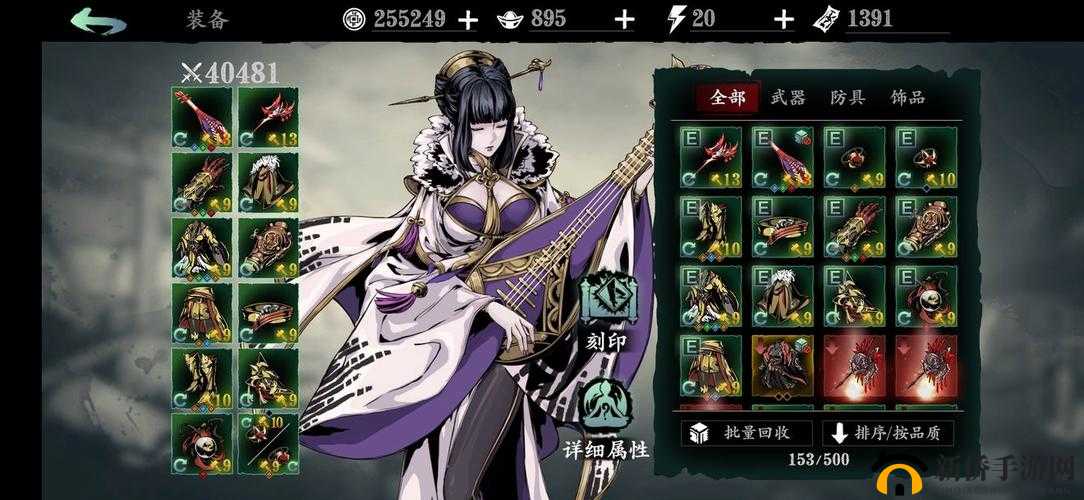This screenshot has height=500, width=1084.
Task: Add copper coins with the plus button
Action: pyautogui.click(x=467, y=19)
